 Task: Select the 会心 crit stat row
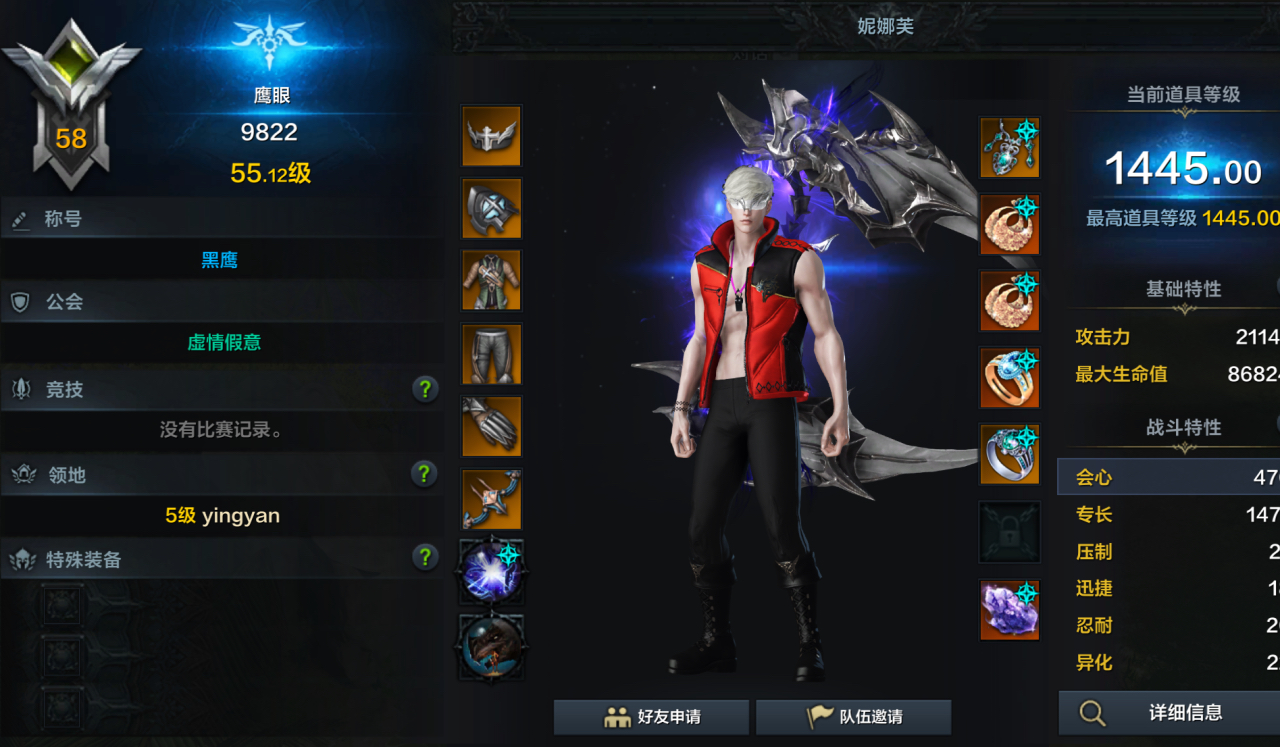[1168, 477]
